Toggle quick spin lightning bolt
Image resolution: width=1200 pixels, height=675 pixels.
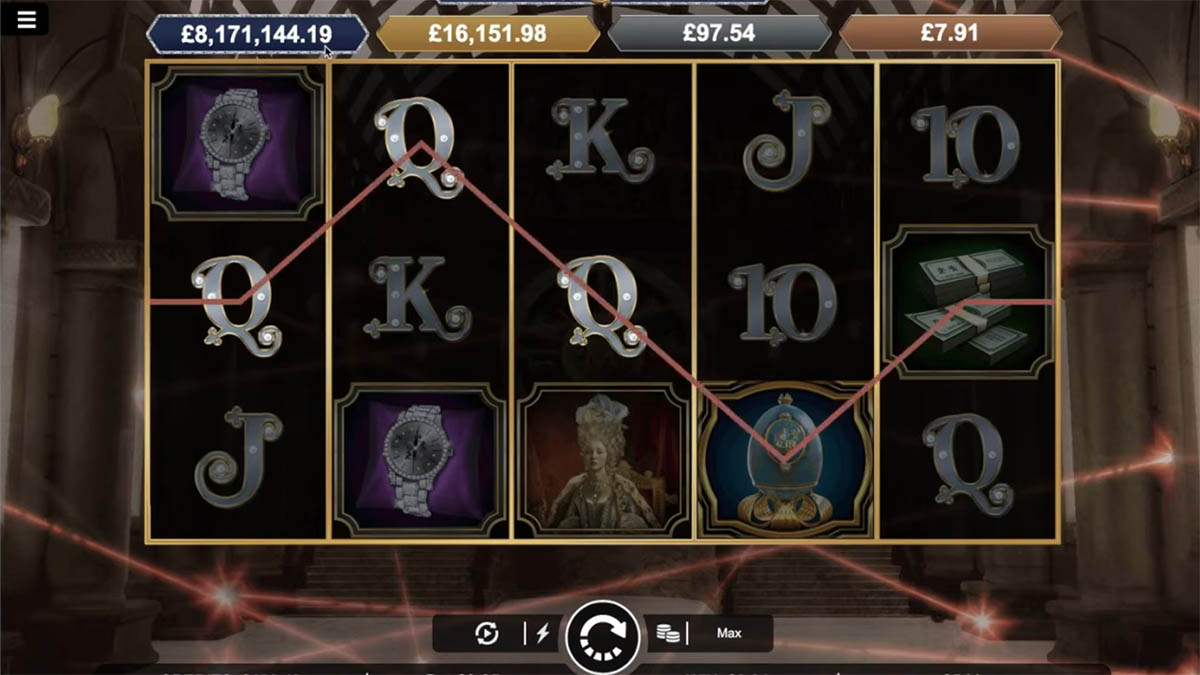click(x=543, y=633)
